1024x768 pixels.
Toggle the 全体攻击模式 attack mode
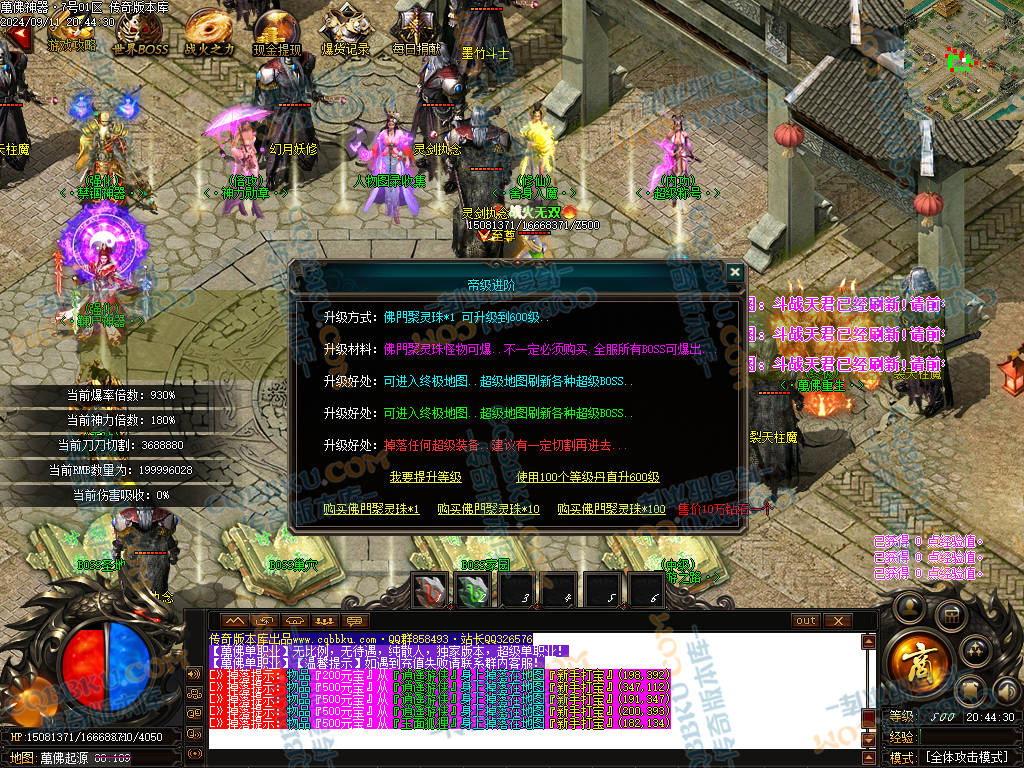965,758
